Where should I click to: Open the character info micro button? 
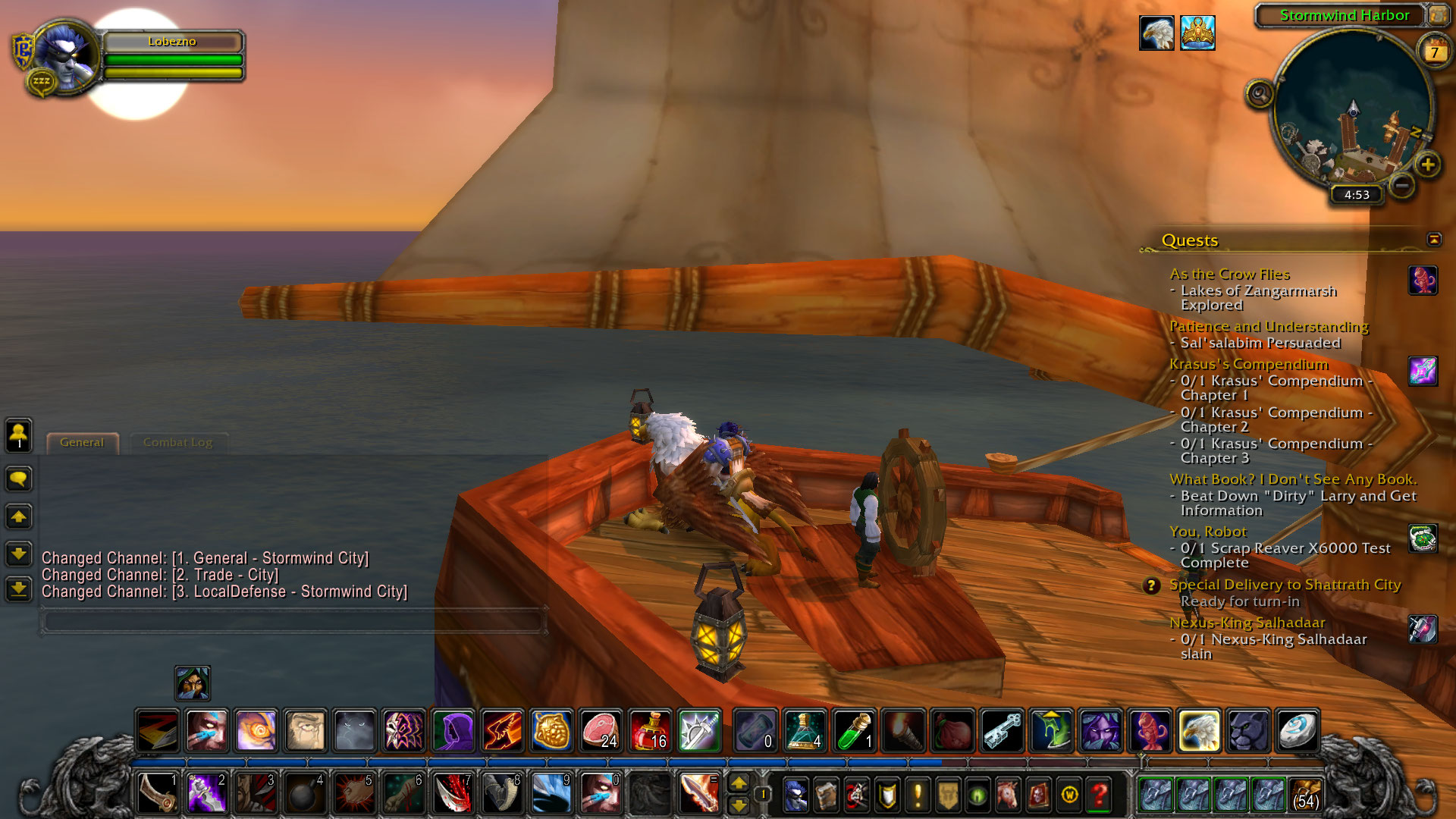coord(795,795)
